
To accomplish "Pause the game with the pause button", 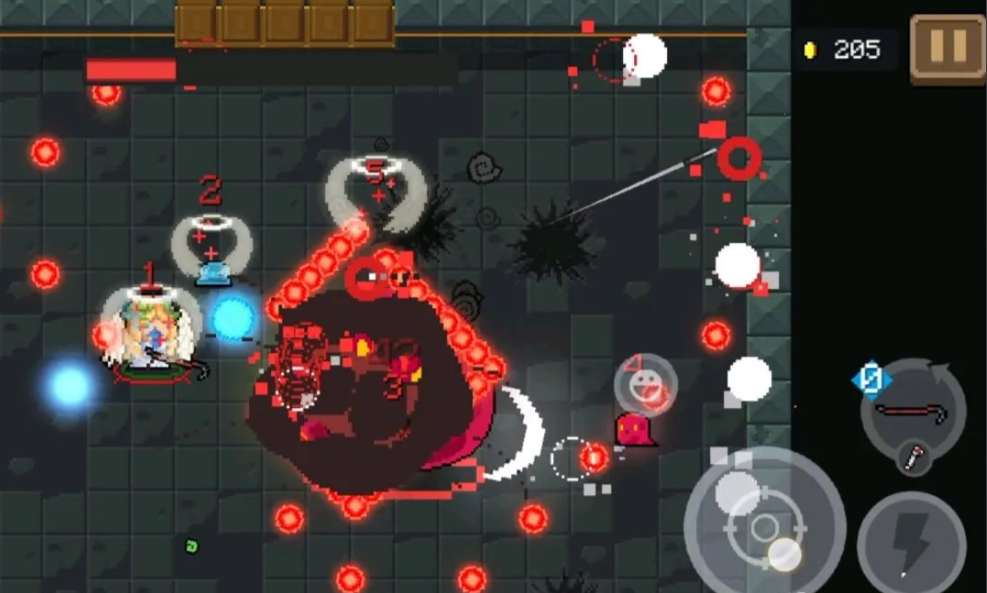I will pyautogui.click(x=947, y=47).
